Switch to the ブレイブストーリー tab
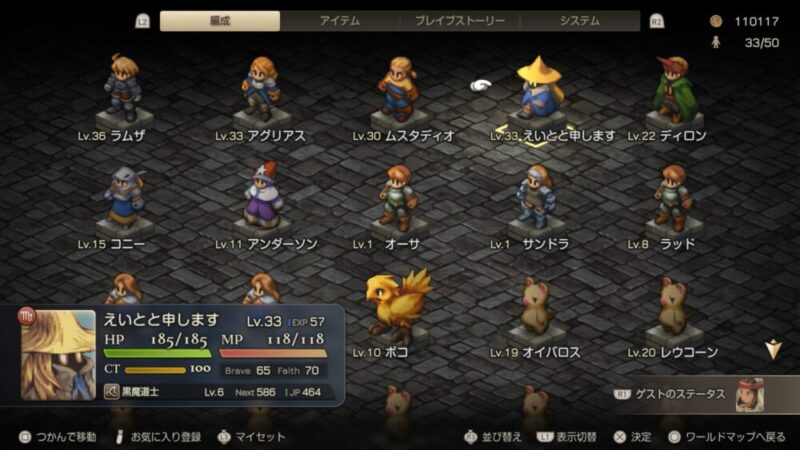Image resolution: width=800 pixels, height=450 pixels. [460, 21]
